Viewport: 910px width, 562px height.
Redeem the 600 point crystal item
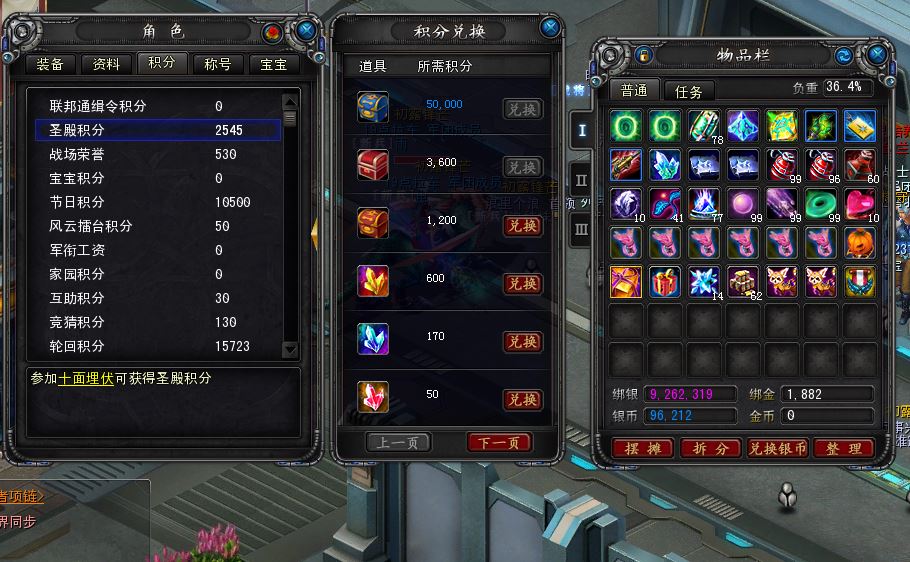tap(522, 283)
